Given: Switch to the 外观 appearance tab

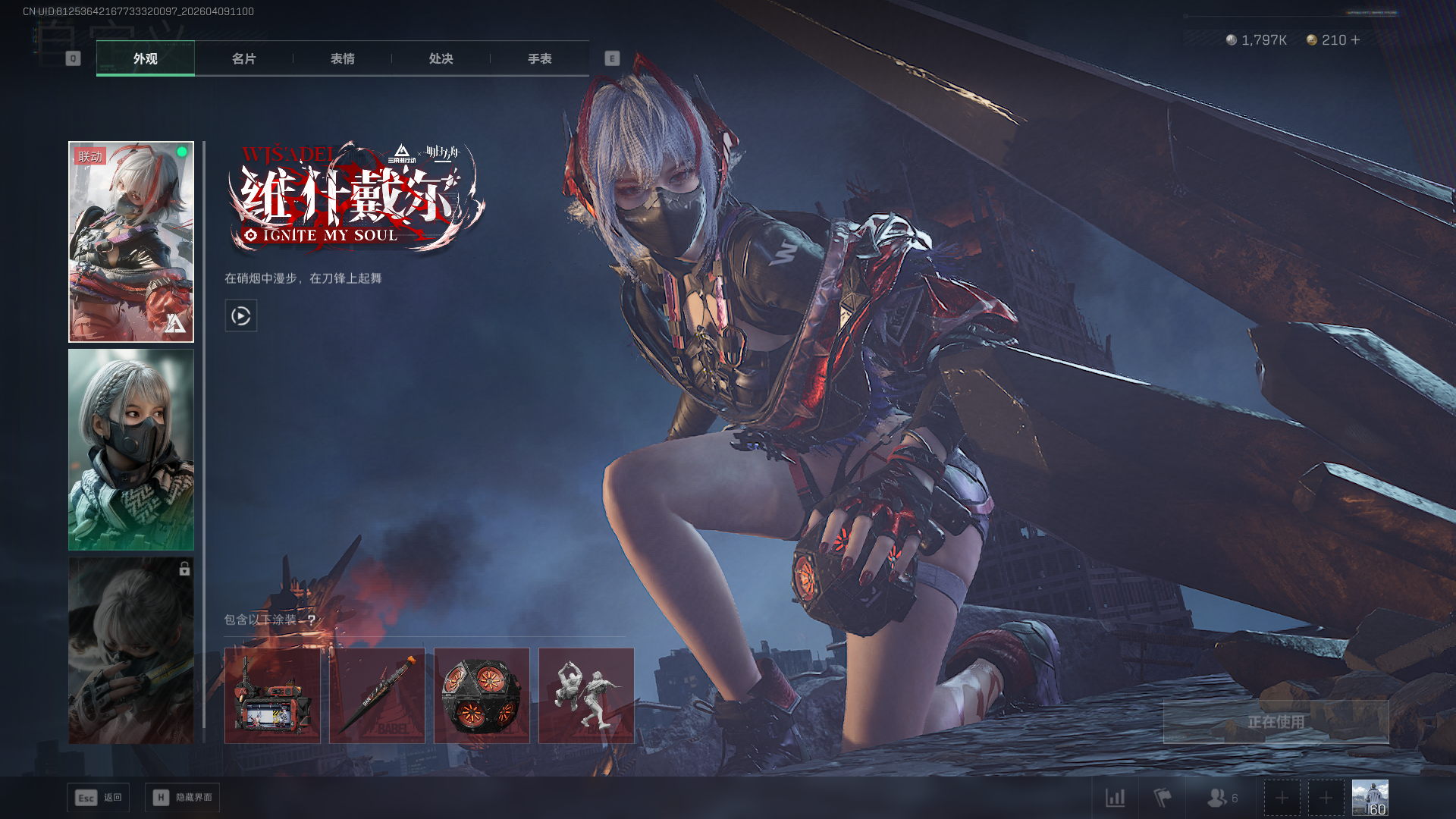Looking at the screenshot, I should pyautogui.click(x=145, y=58).
